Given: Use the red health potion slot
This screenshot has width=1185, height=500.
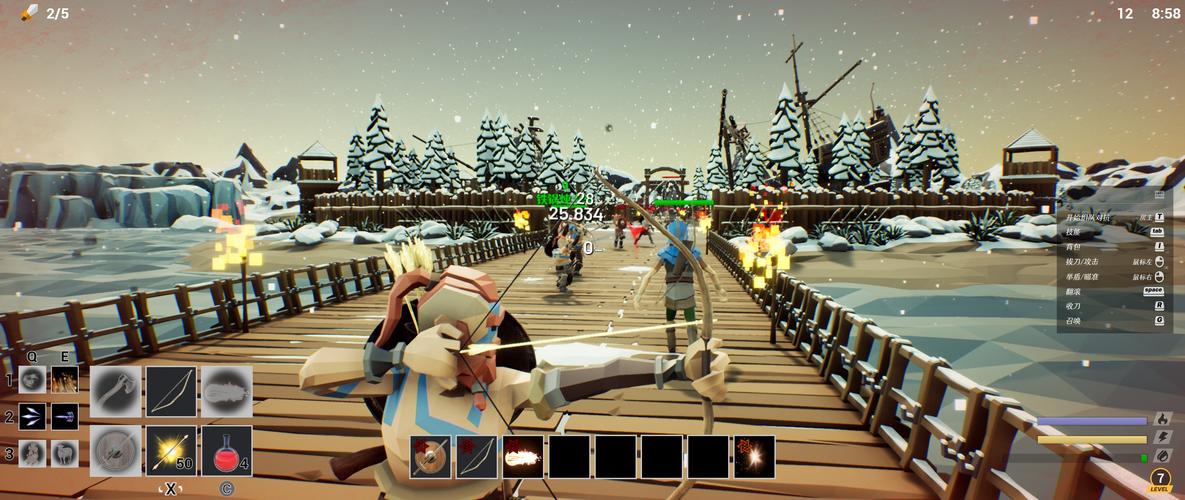Looking at the screenshot, I should [x=226, y=451].
